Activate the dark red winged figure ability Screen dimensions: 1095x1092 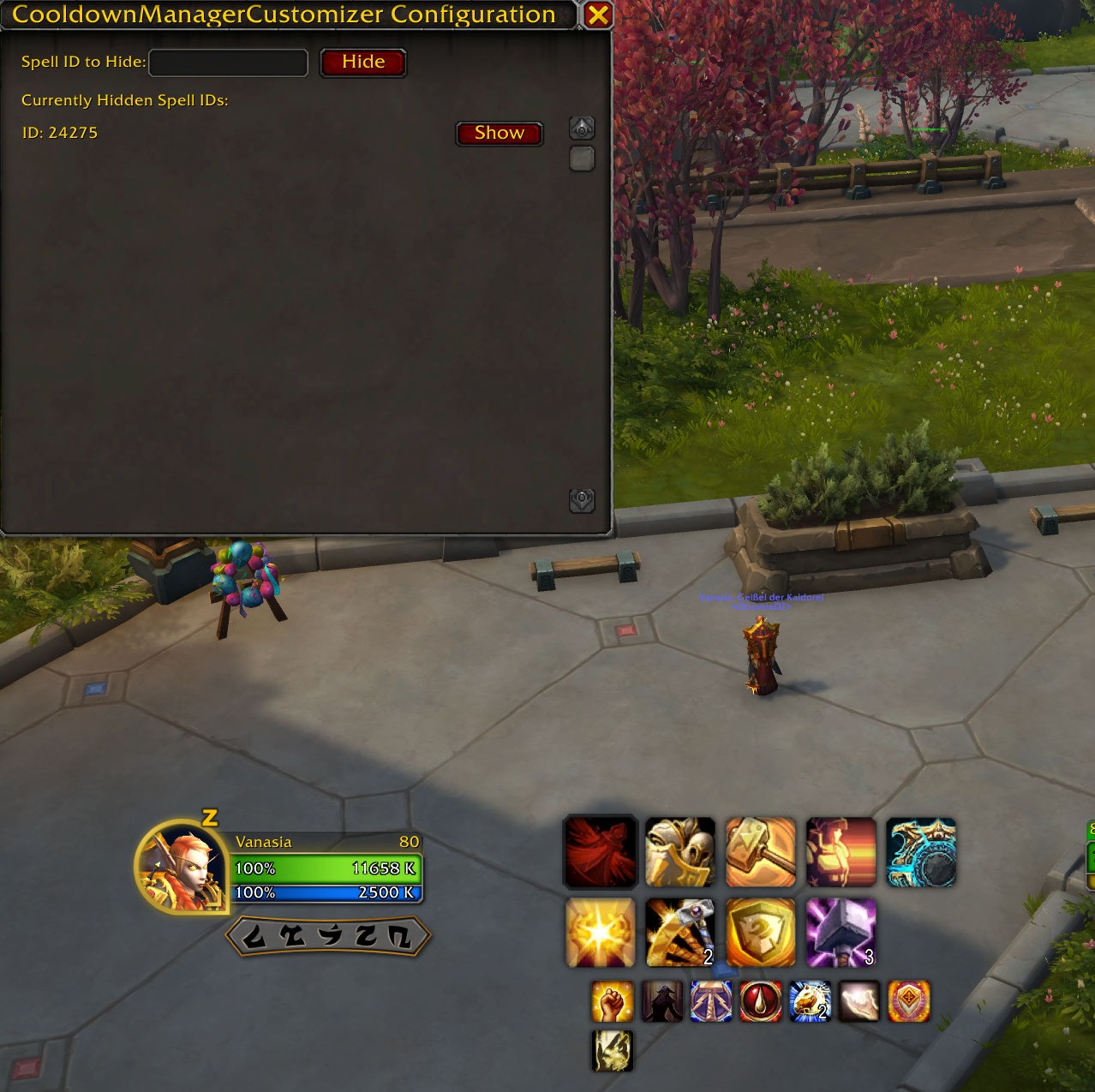(x=601, y=852)
